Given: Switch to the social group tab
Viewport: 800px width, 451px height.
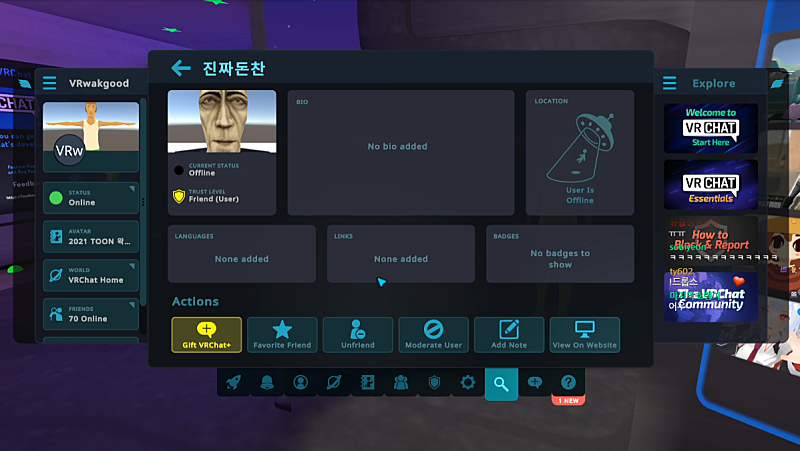Looking at the screenshot, I should tap(401, 382).
